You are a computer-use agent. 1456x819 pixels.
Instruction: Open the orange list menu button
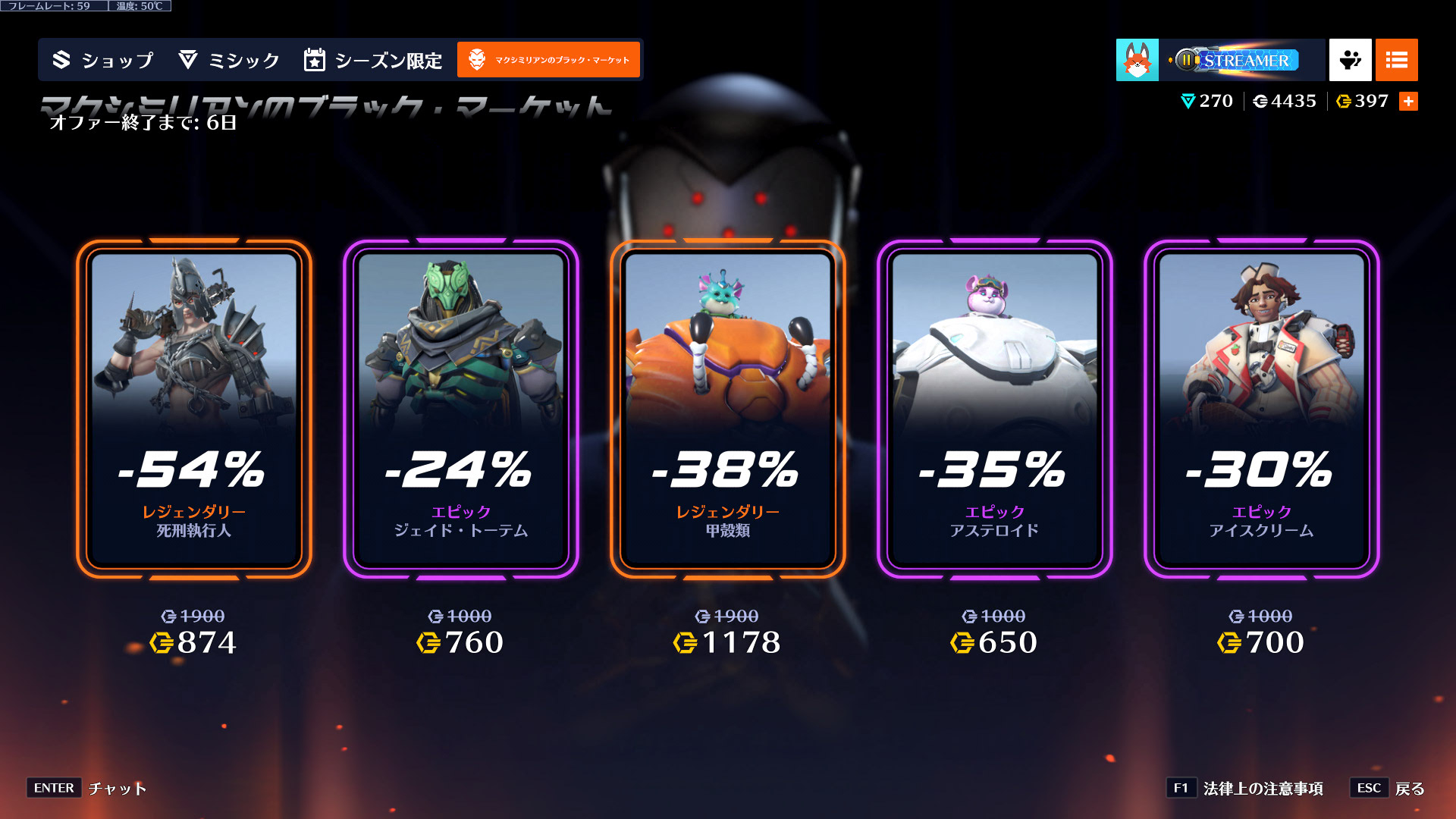pos(1396,60)
